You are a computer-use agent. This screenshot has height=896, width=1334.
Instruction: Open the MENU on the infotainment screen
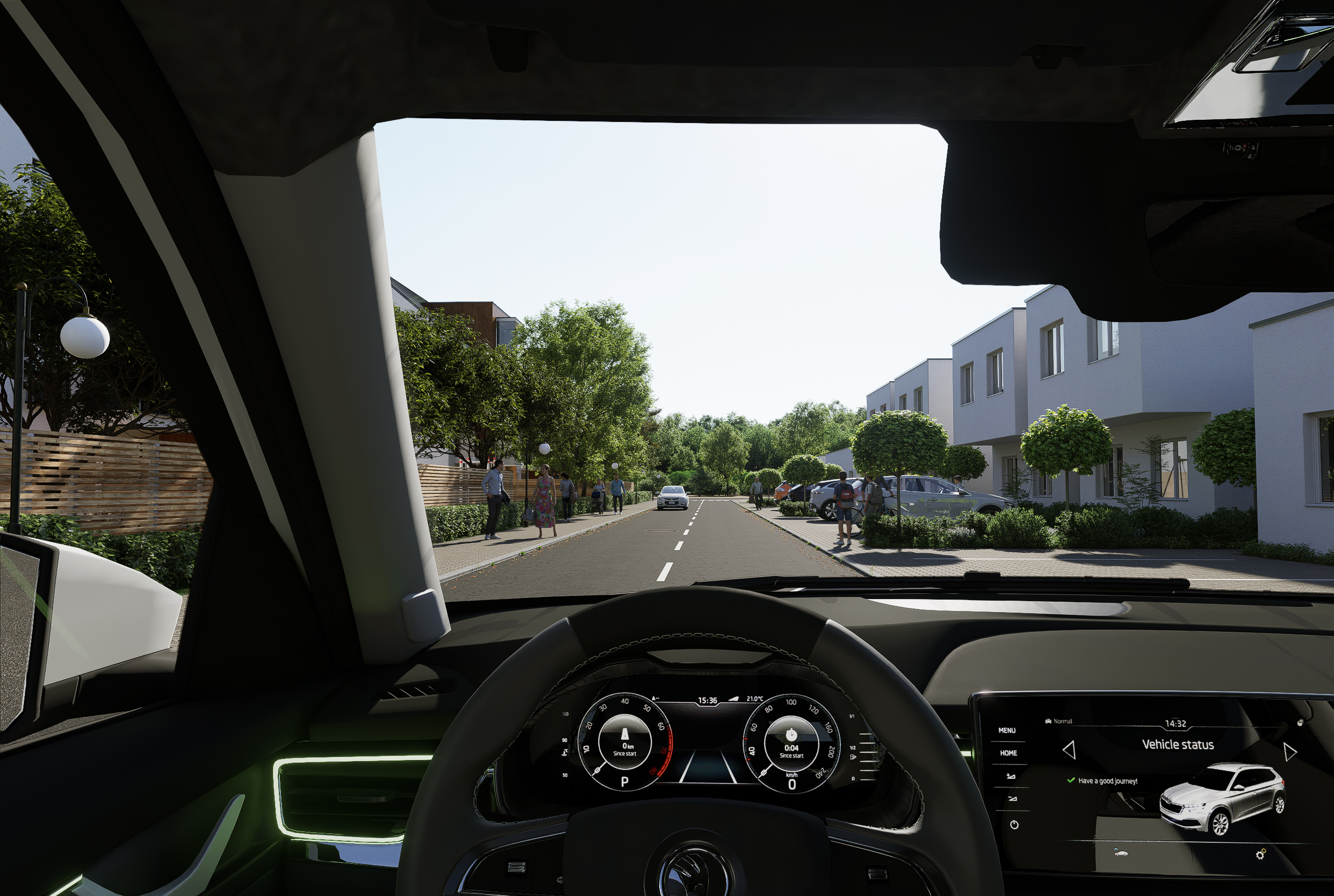point(1007,730)
